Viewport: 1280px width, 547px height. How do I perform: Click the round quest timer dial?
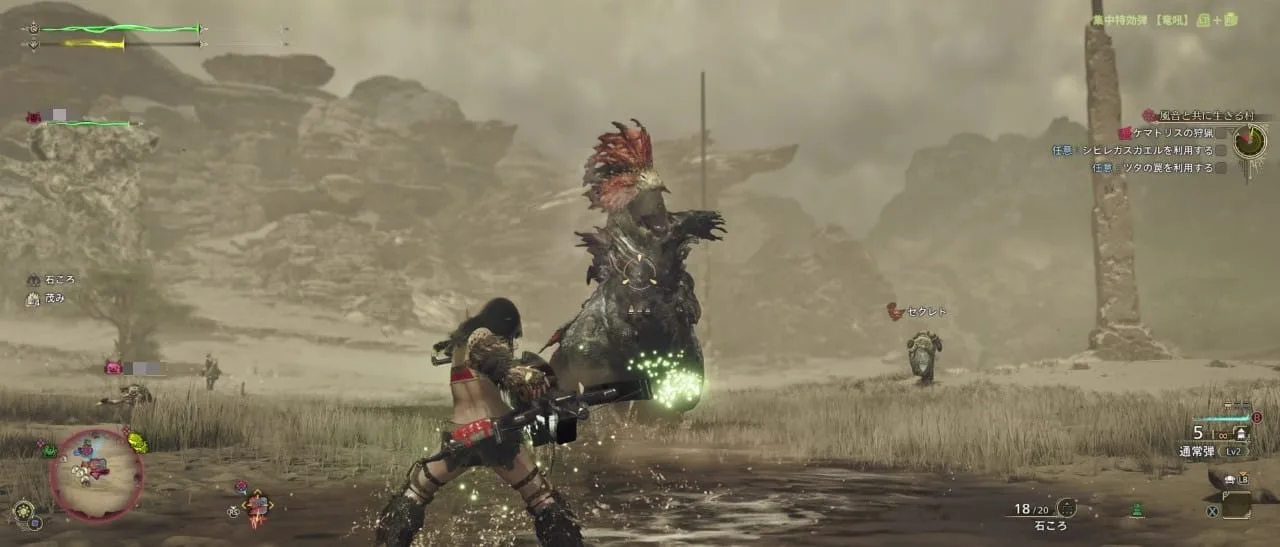click(x=1249, y=141)
